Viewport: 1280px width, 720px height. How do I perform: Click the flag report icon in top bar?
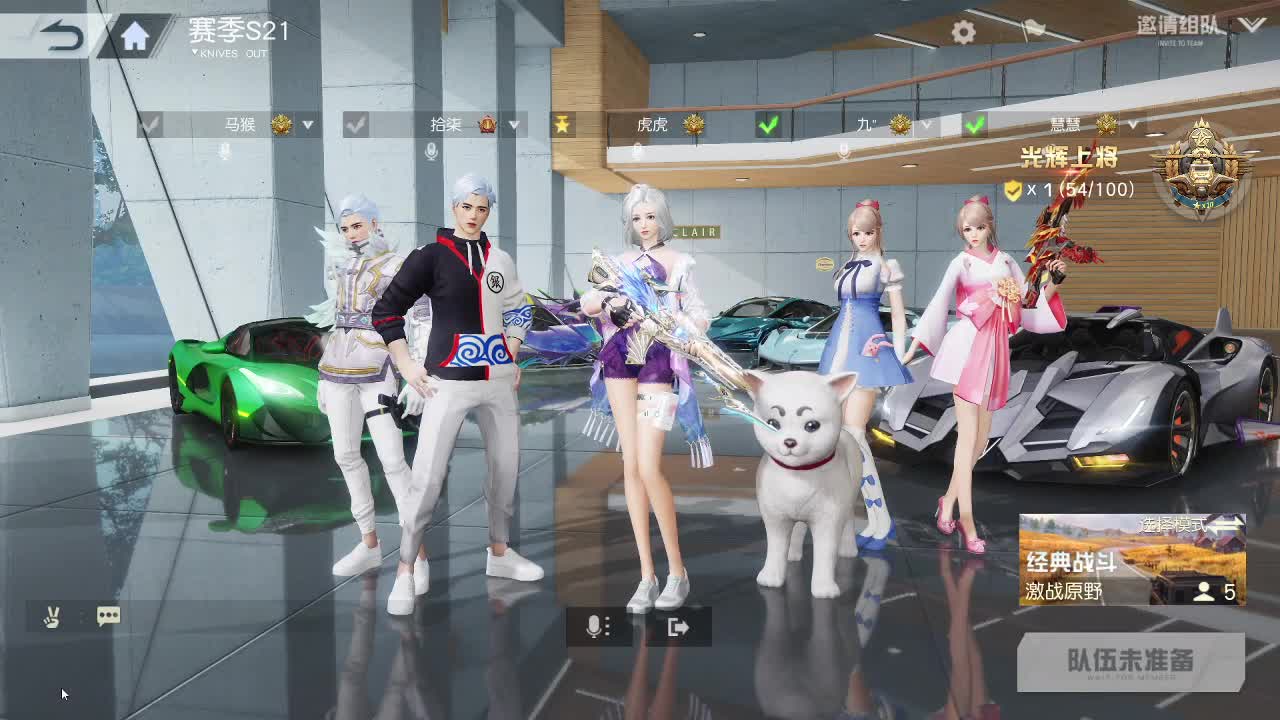coord(1035,30)
